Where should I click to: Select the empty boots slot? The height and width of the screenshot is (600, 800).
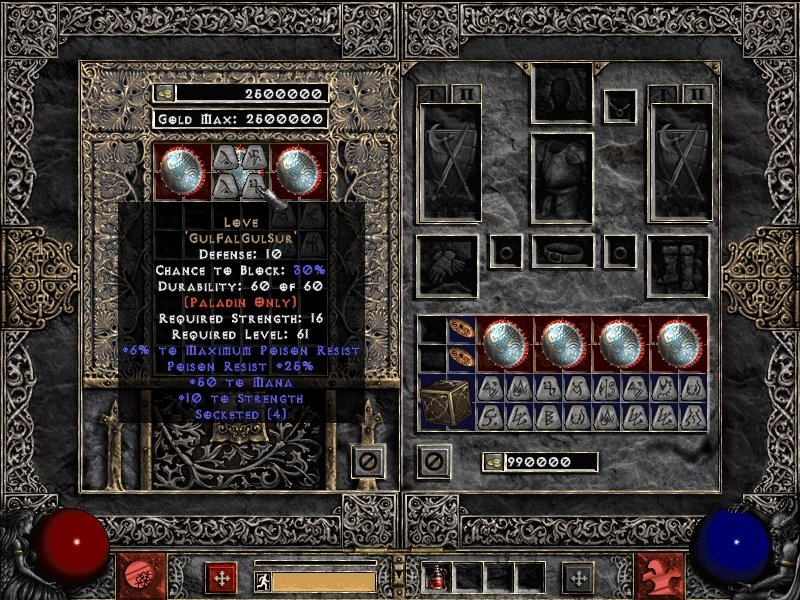(x=678, y=264)
